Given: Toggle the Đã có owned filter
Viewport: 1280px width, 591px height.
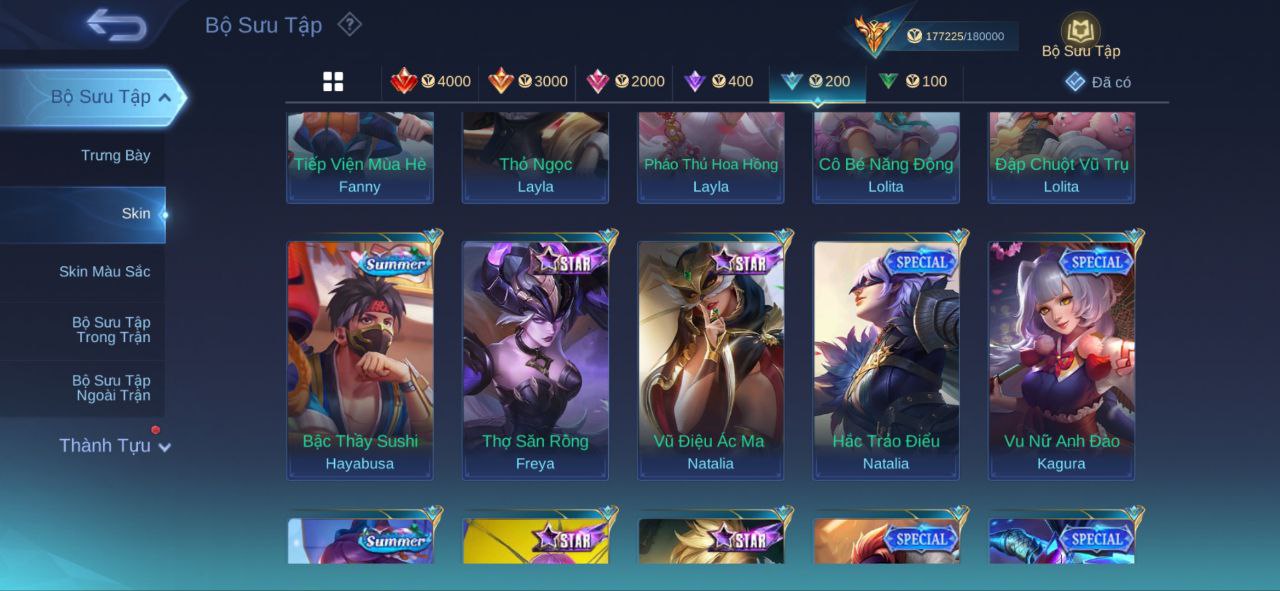Looking at the screenshot, I should coord(1098,82).
